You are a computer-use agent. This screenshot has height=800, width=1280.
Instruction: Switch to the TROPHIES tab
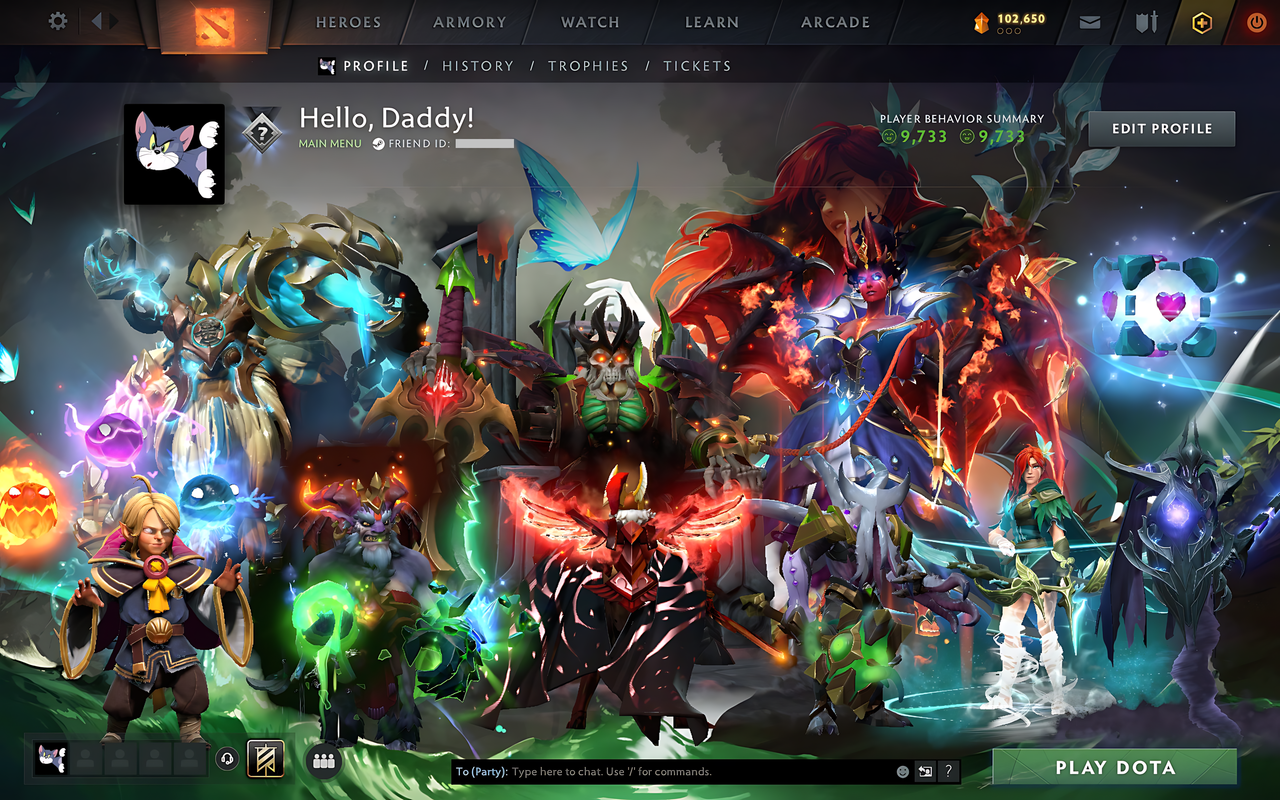click(x=589, y=66)
